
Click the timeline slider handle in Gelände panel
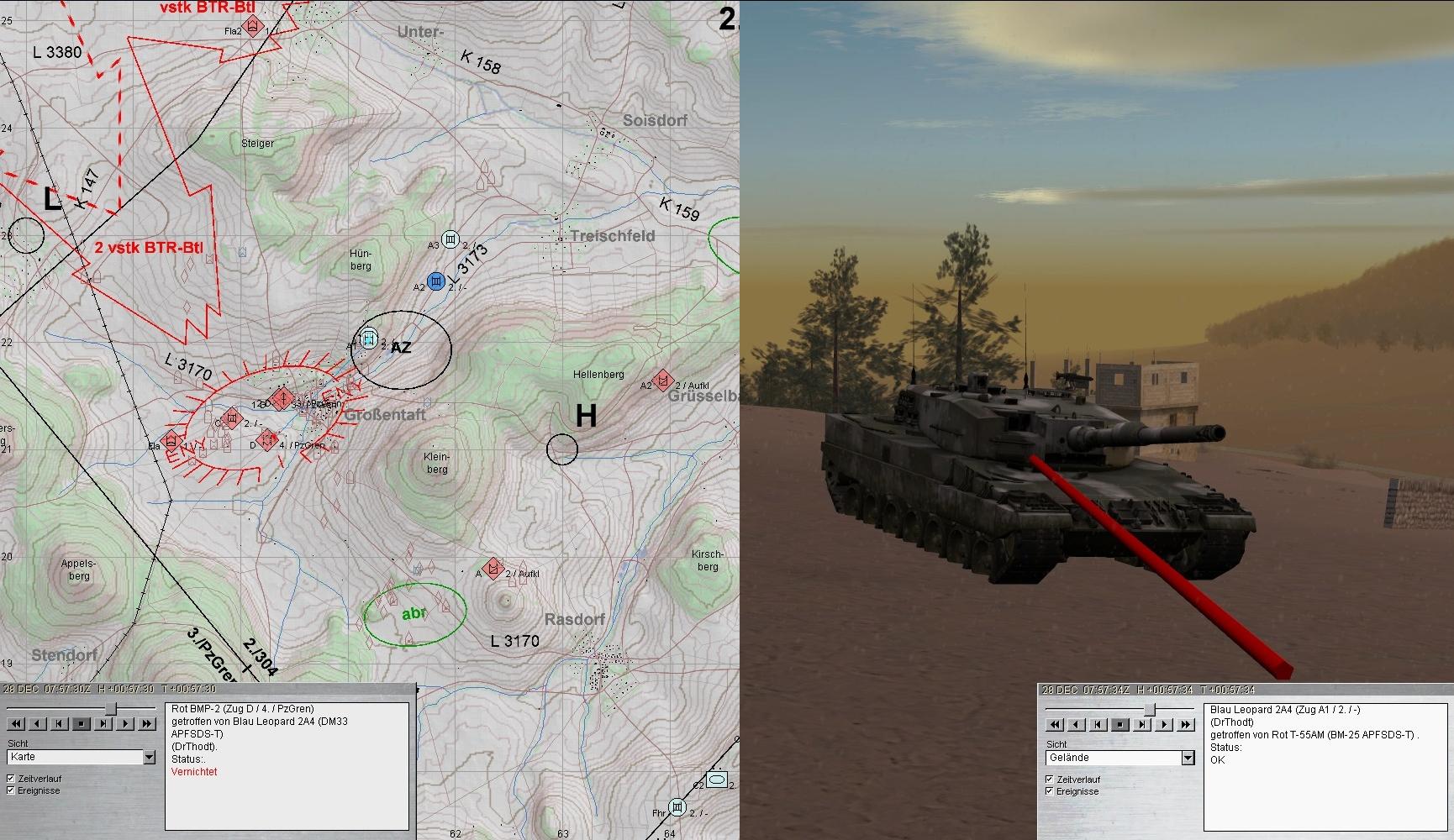point(1150,709)
